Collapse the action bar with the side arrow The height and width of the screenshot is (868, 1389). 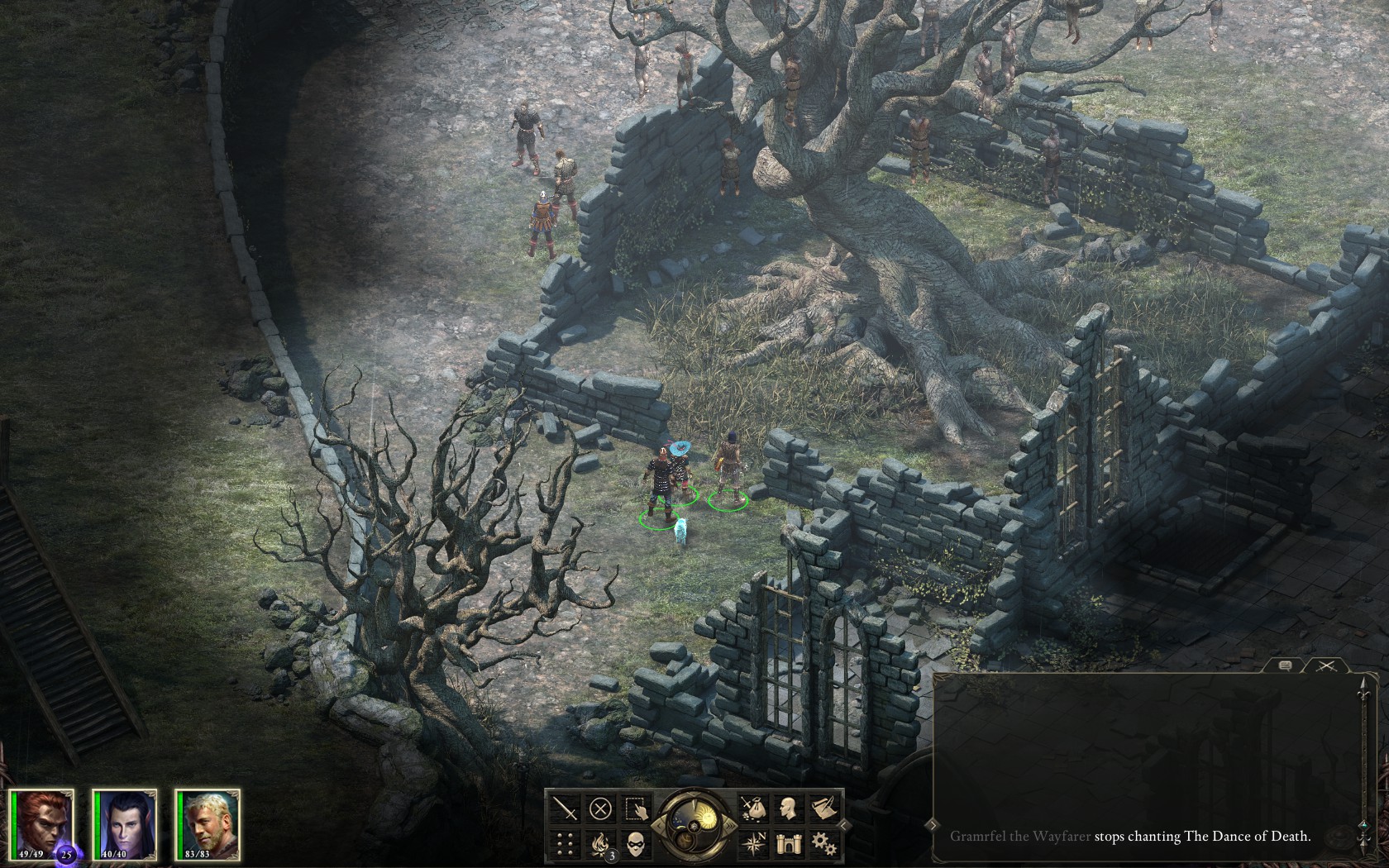(x=842, y=824)
